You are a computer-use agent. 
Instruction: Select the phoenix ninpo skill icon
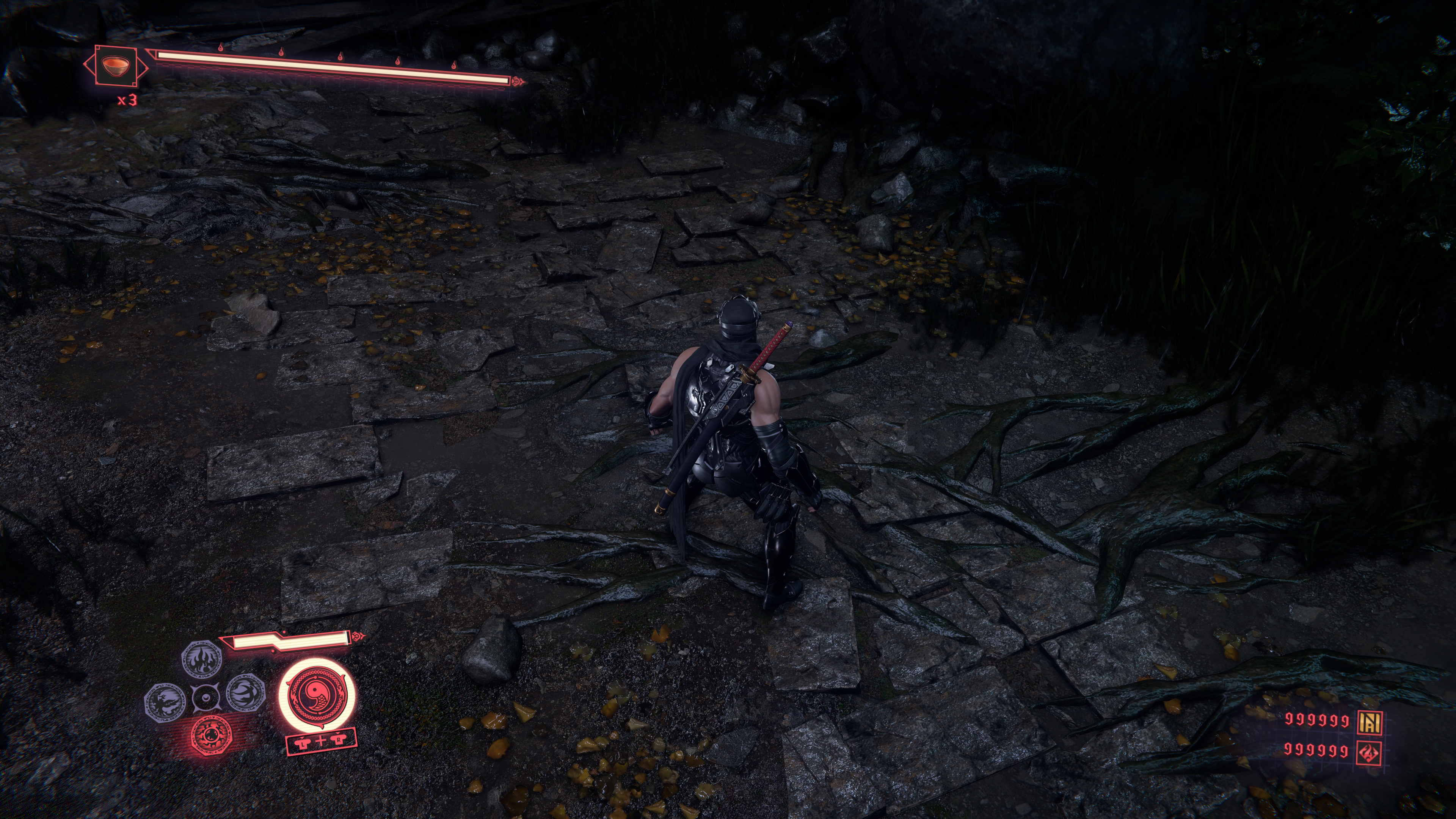point(165,701)
